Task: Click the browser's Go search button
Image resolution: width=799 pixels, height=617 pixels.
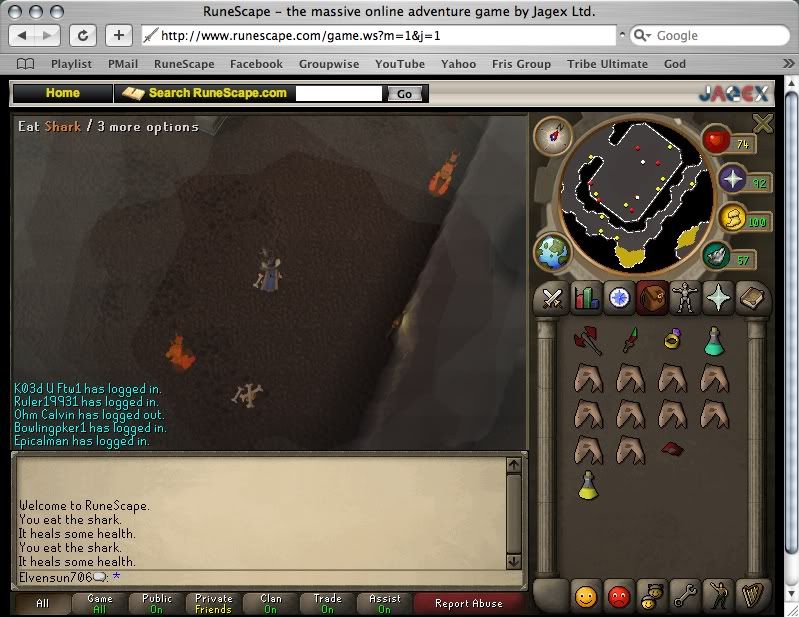Action: tap(404, 94)
